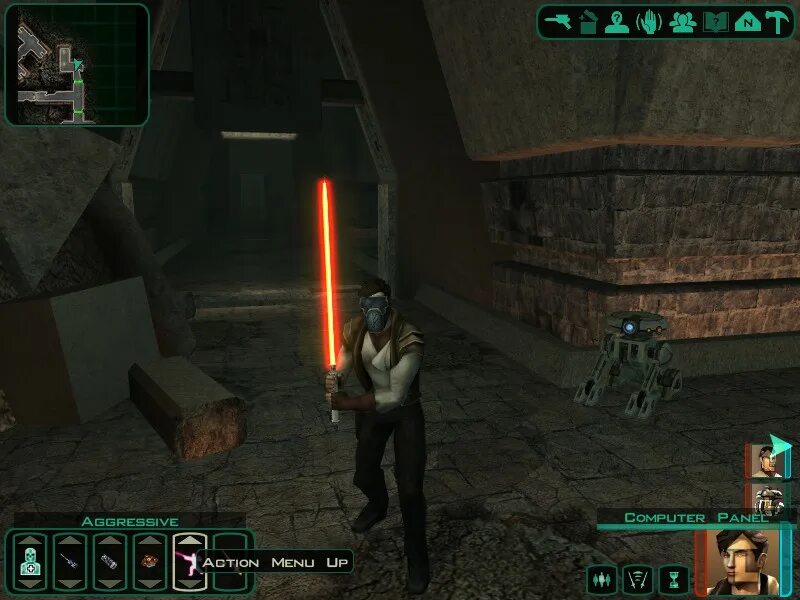The width and height of the screenshot is (800, 600).
Task: Click the Action Menu Up arrow
Action: coord(189,540)
